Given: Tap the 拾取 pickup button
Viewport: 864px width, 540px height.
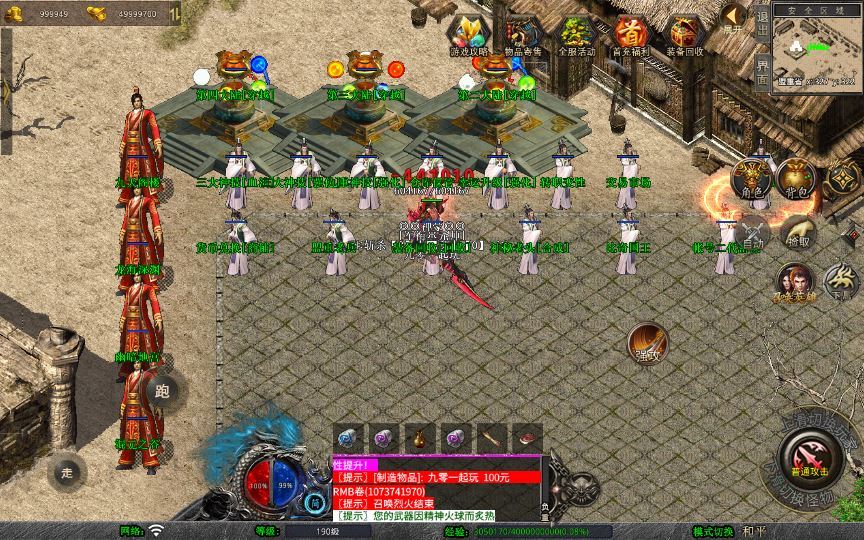Looking at the screenshot, I should (797, 233).
